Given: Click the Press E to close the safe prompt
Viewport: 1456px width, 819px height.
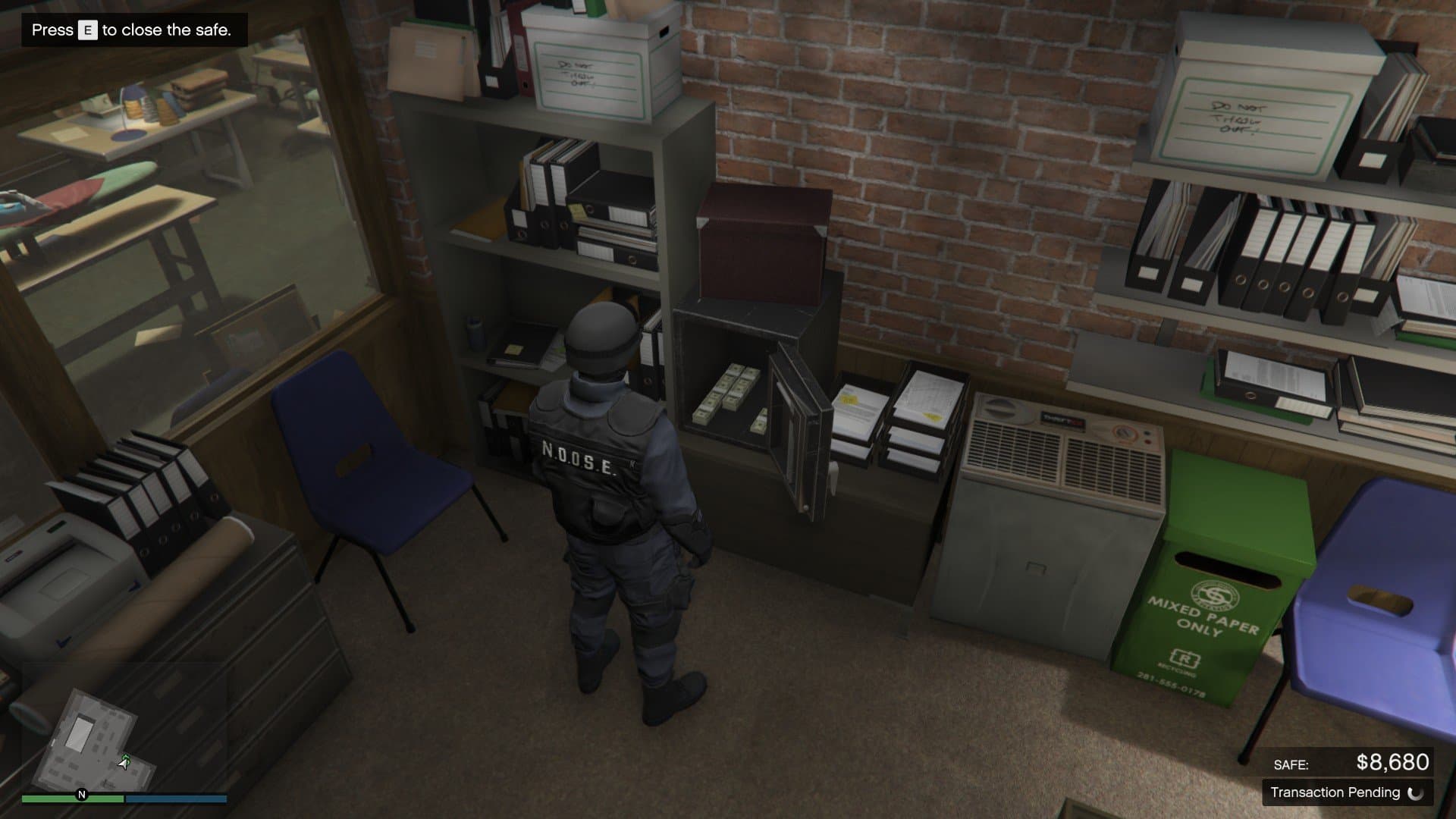Looking at the screenshot, I should pyautogui.click(x=129, y=31).
